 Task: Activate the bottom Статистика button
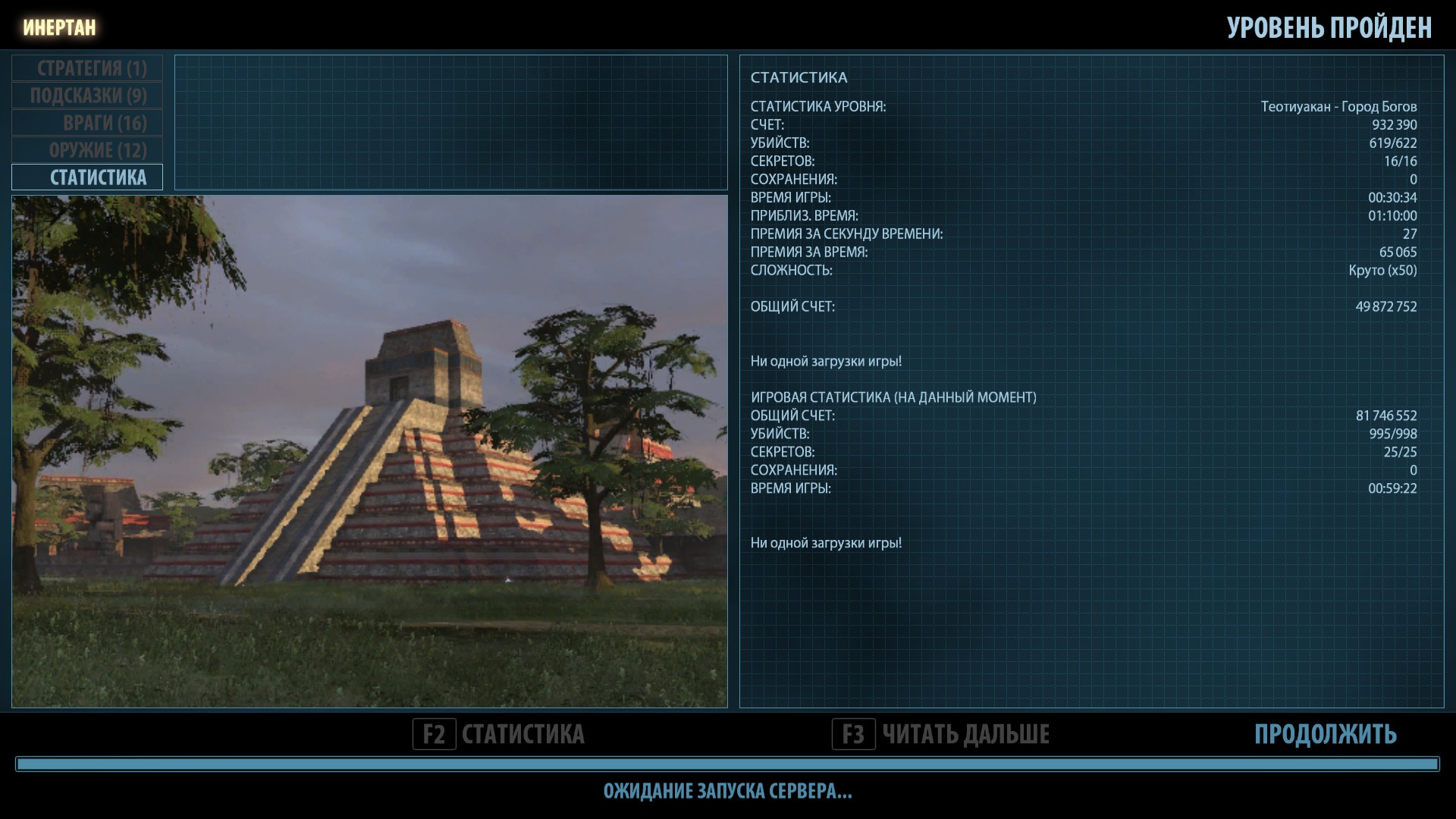499,734
